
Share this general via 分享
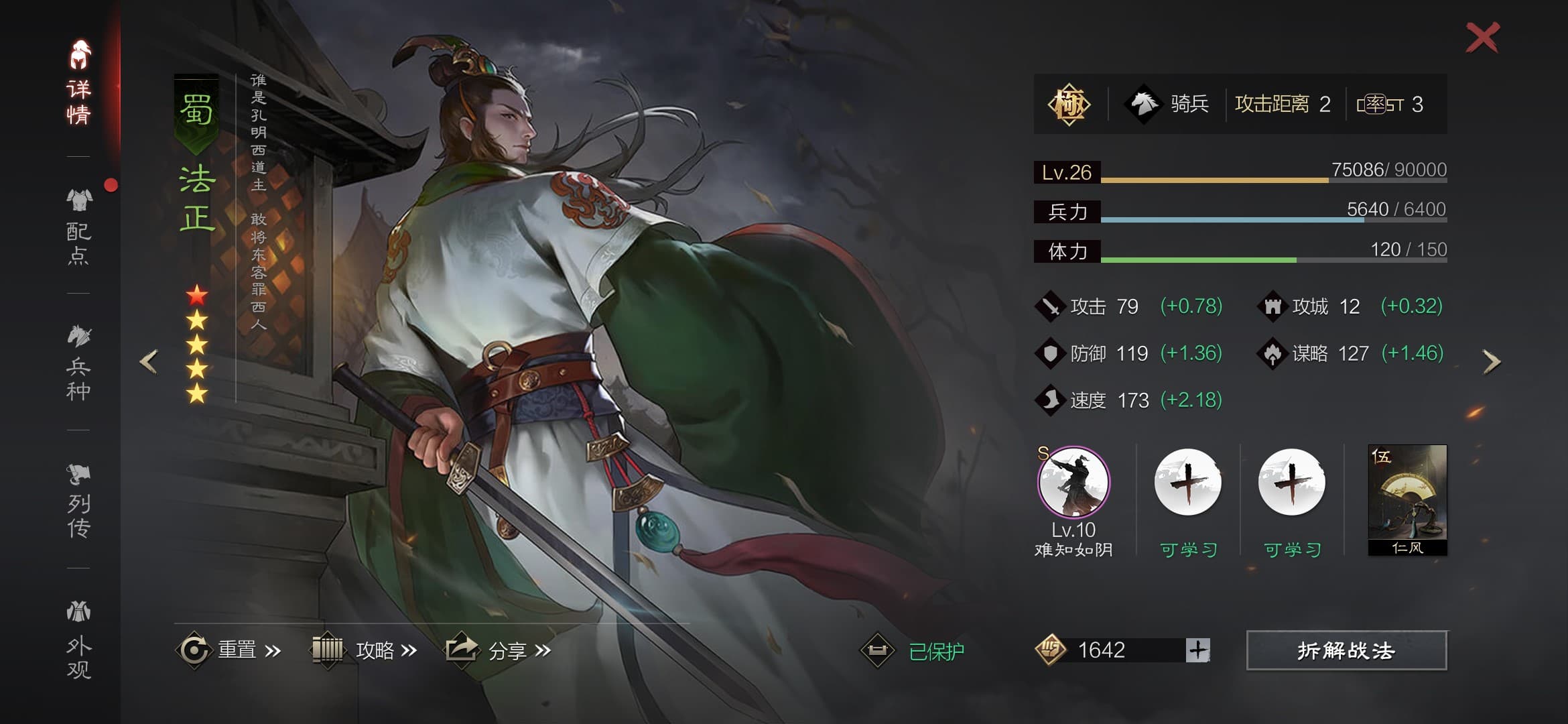pos(499,650)
